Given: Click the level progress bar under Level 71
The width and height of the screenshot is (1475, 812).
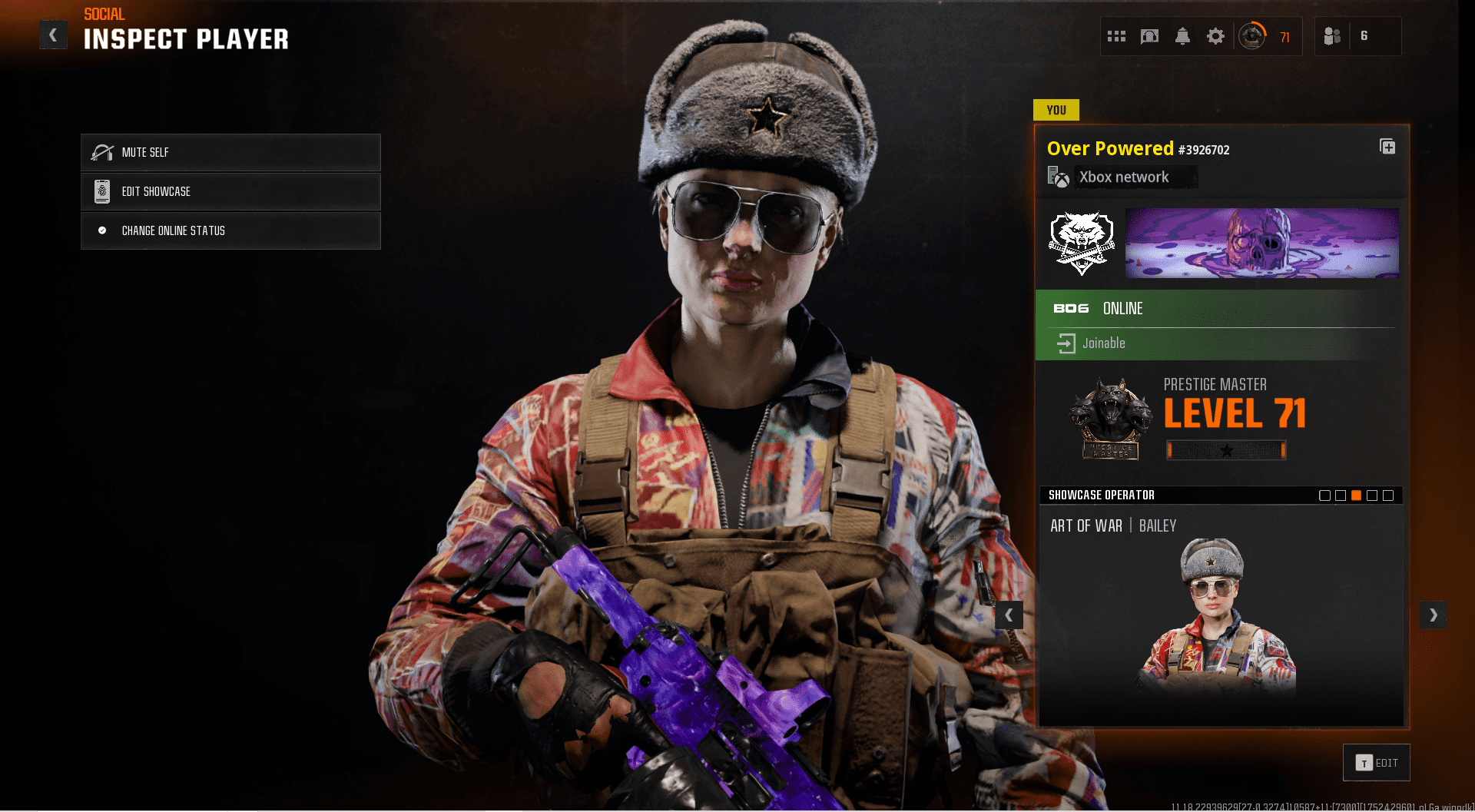Looking at the screenshot, I should pos(1226,450).
